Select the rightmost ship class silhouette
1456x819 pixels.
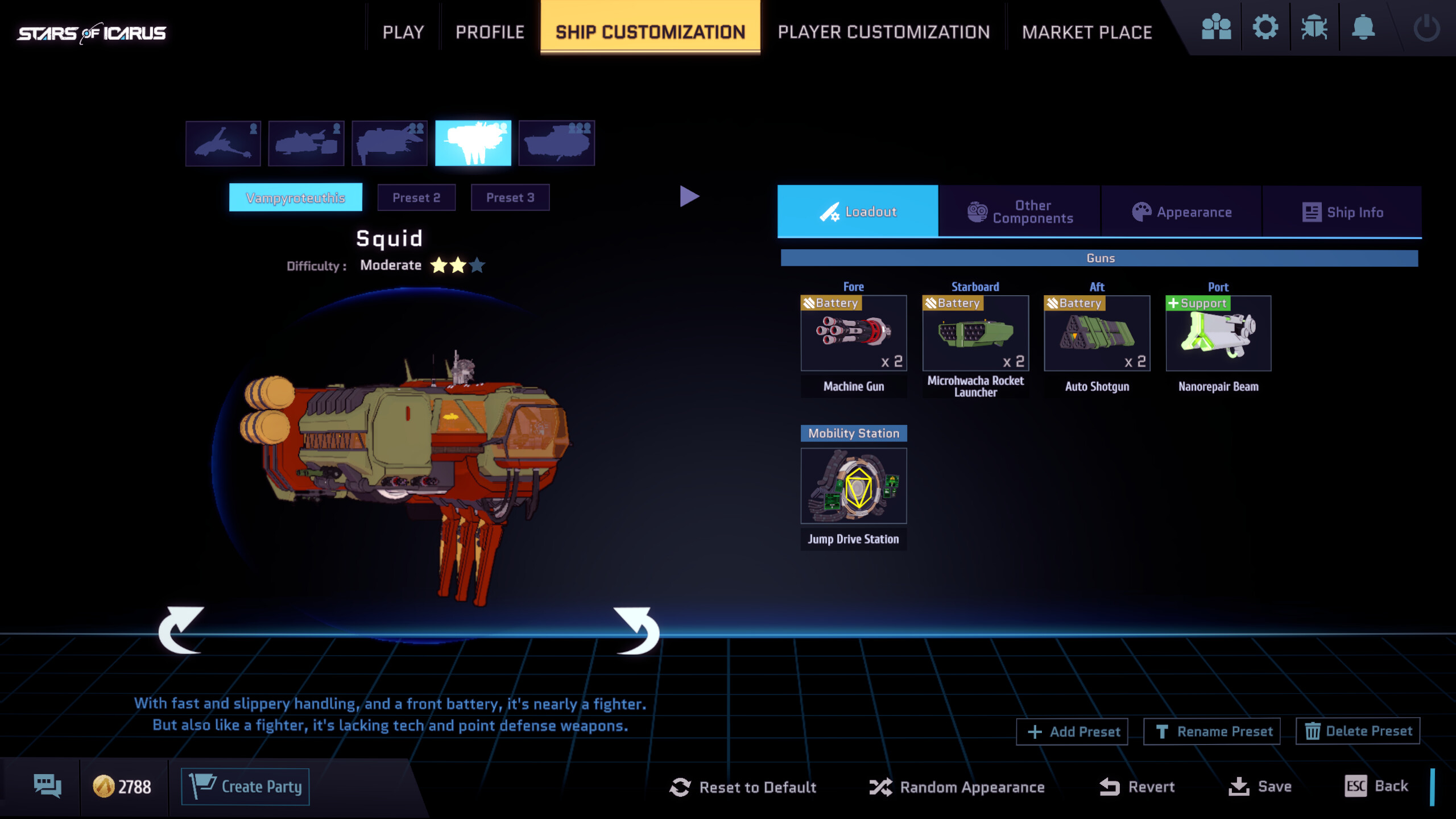pos(556,143)
